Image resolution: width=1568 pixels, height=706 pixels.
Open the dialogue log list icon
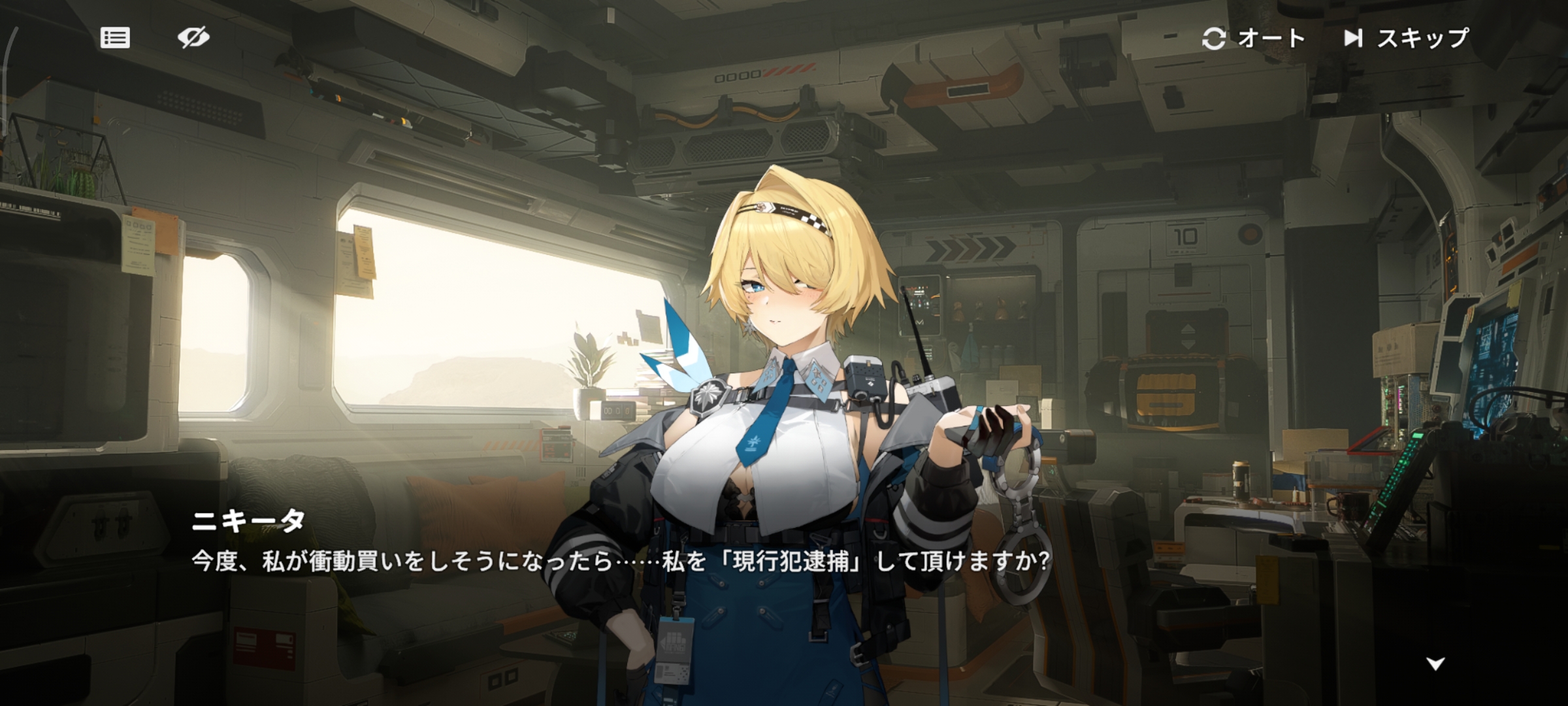click(x=115, y=38)
